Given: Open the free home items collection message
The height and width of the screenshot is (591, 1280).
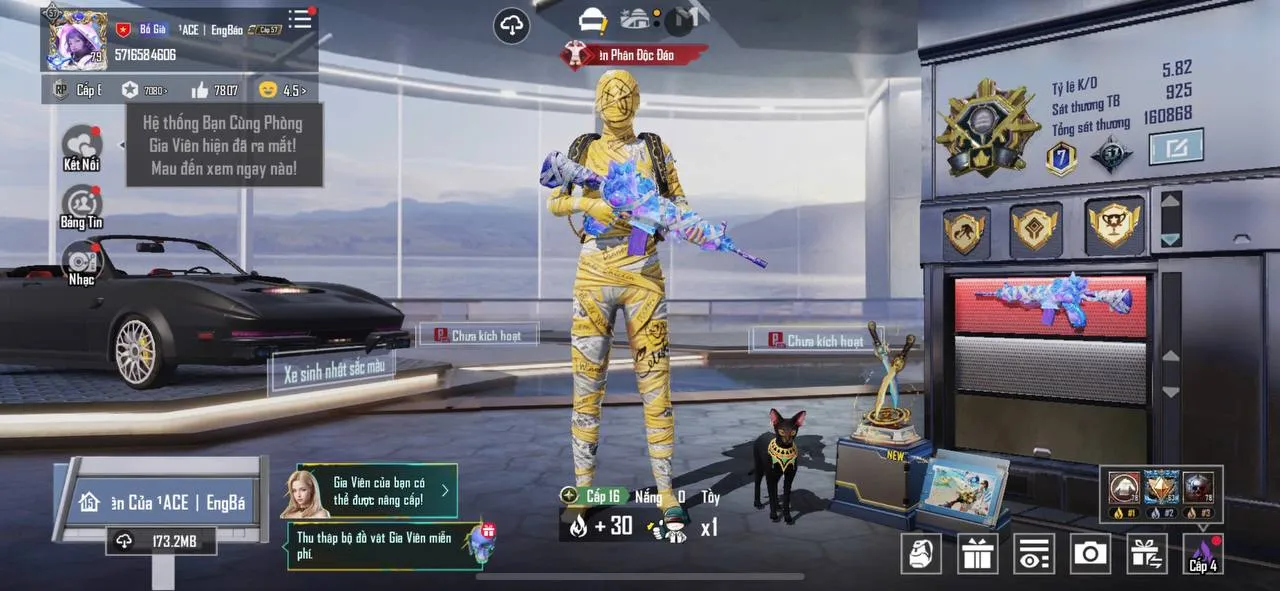Looking at the screenshot, I should (x=385, y=546).
